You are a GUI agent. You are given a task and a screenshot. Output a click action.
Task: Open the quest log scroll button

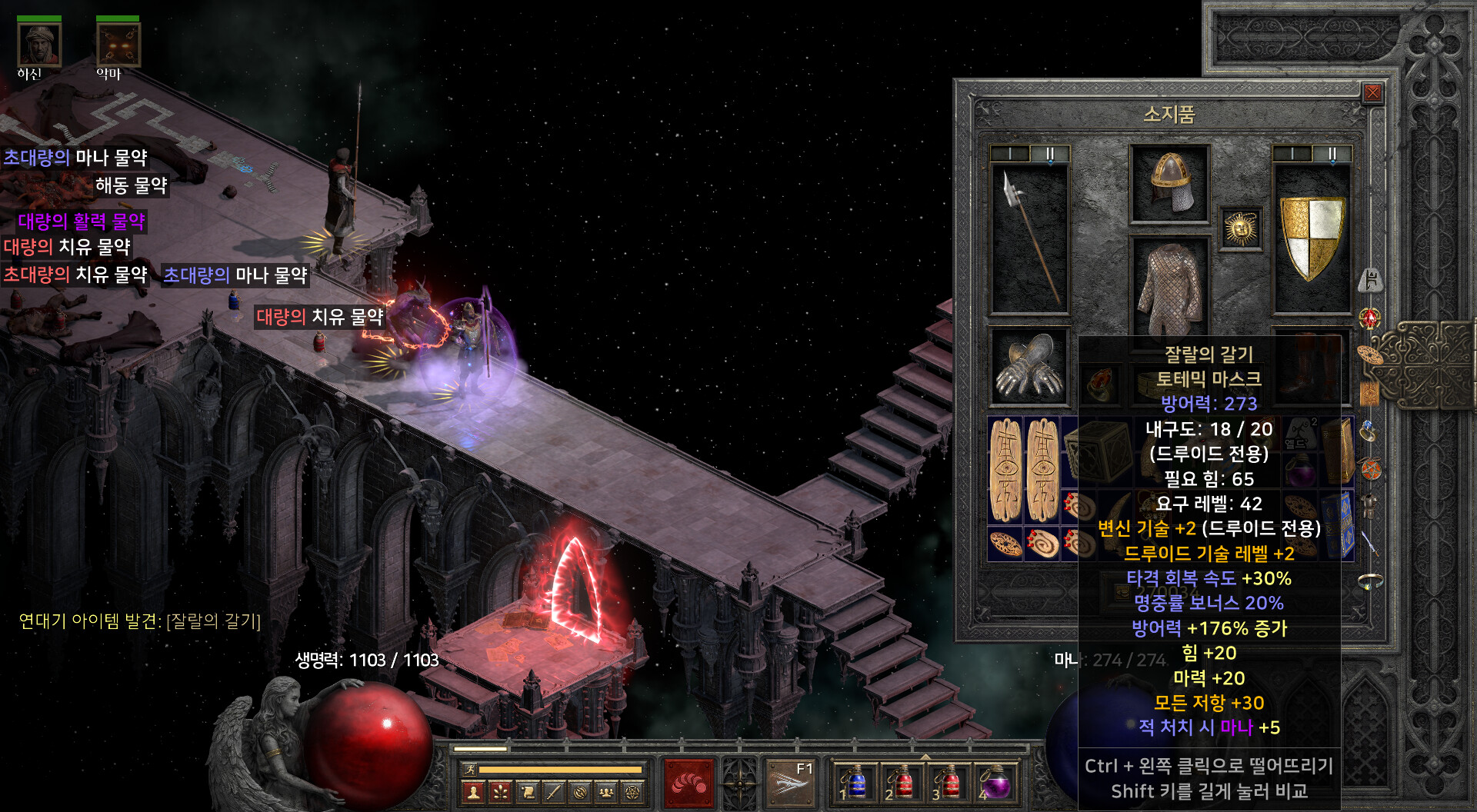point(528,792)
